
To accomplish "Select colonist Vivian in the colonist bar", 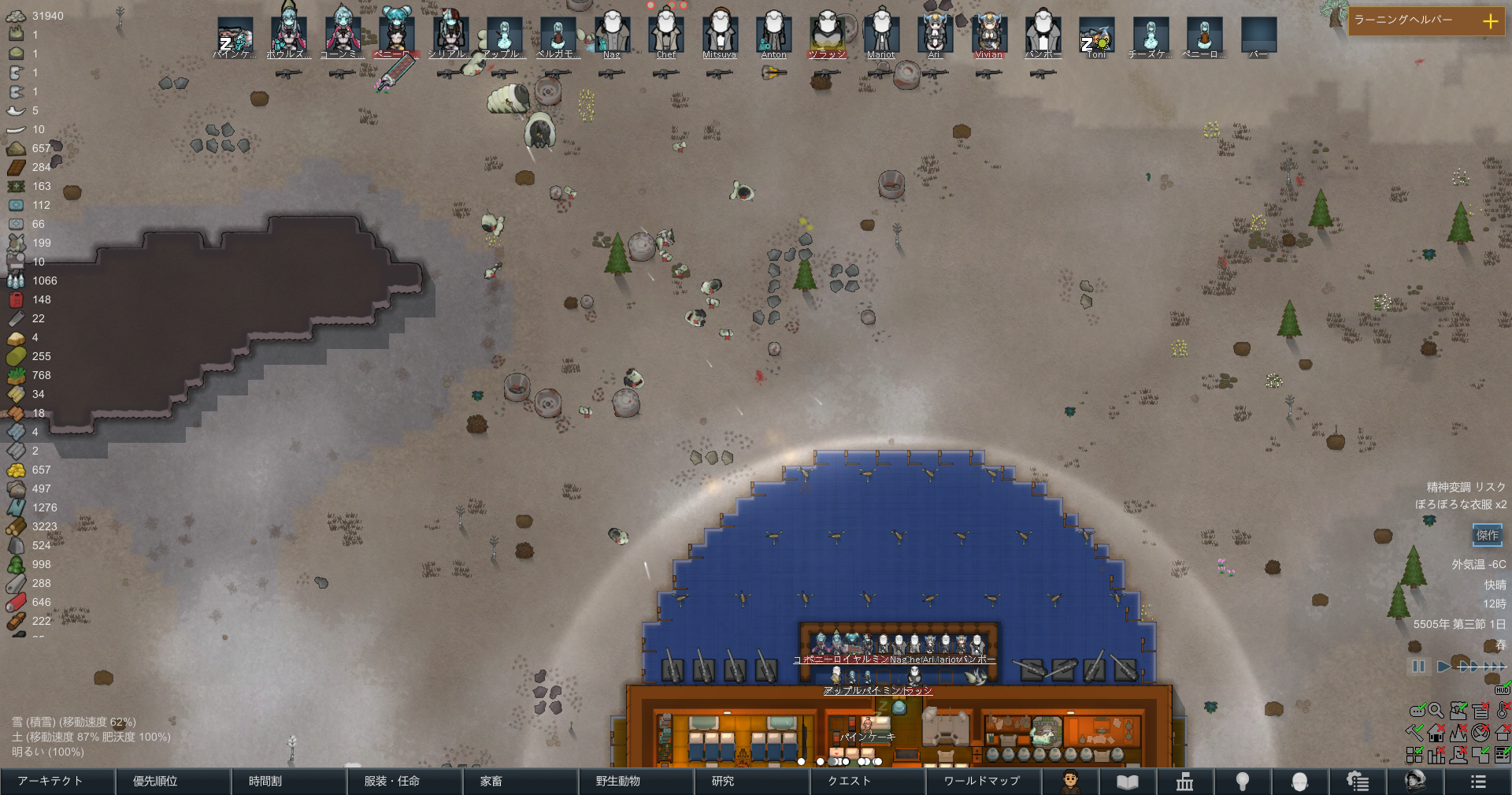I will 988,35.
